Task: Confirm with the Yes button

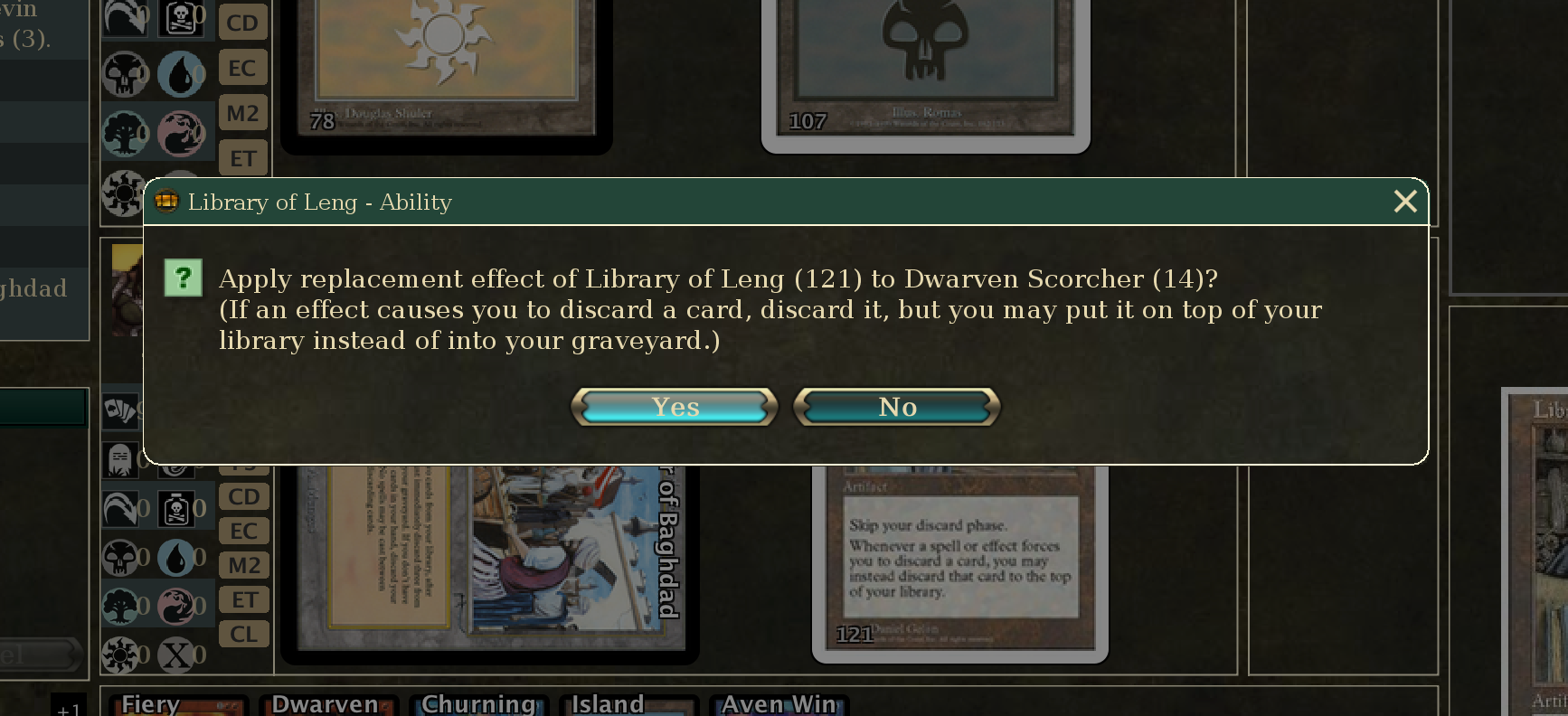Action: click(x=675, y=407)
